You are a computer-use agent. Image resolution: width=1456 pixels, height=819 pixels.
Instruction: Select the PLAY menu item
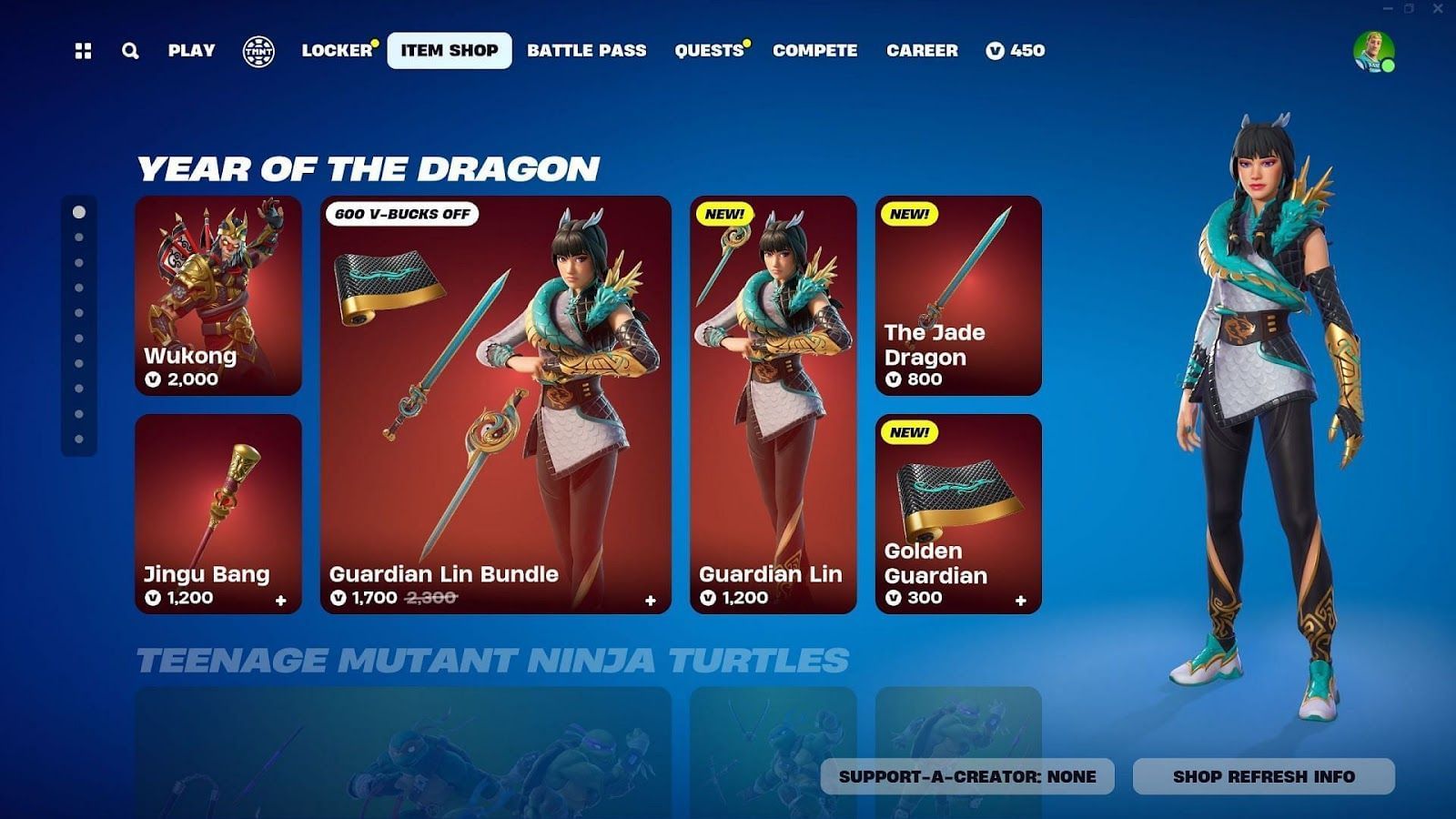click(190, 51)
